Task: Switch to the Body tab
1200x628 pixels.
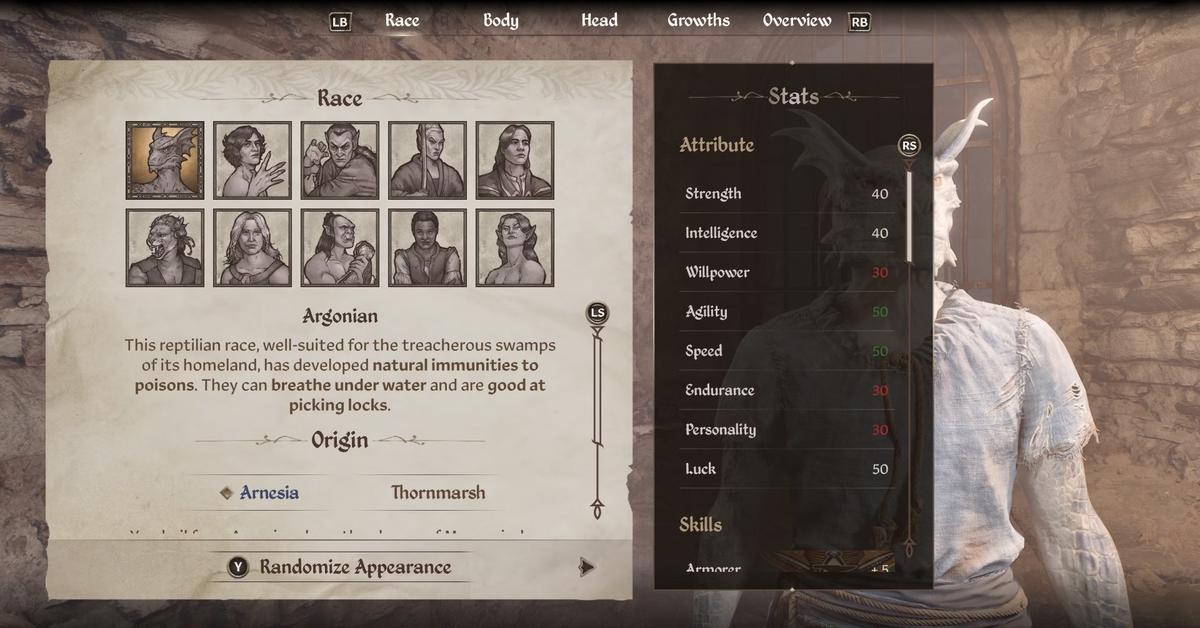Action: click(x=500, y=21)
